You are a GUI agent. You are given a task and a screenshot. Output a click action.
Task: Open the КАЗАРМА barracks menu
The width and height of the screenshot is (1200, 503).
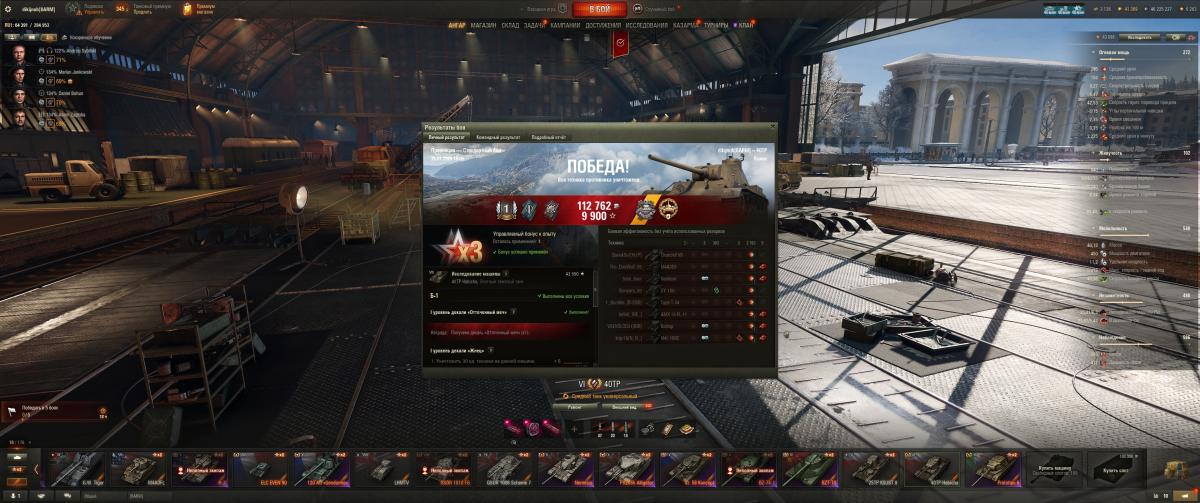(x=686, y=26)
